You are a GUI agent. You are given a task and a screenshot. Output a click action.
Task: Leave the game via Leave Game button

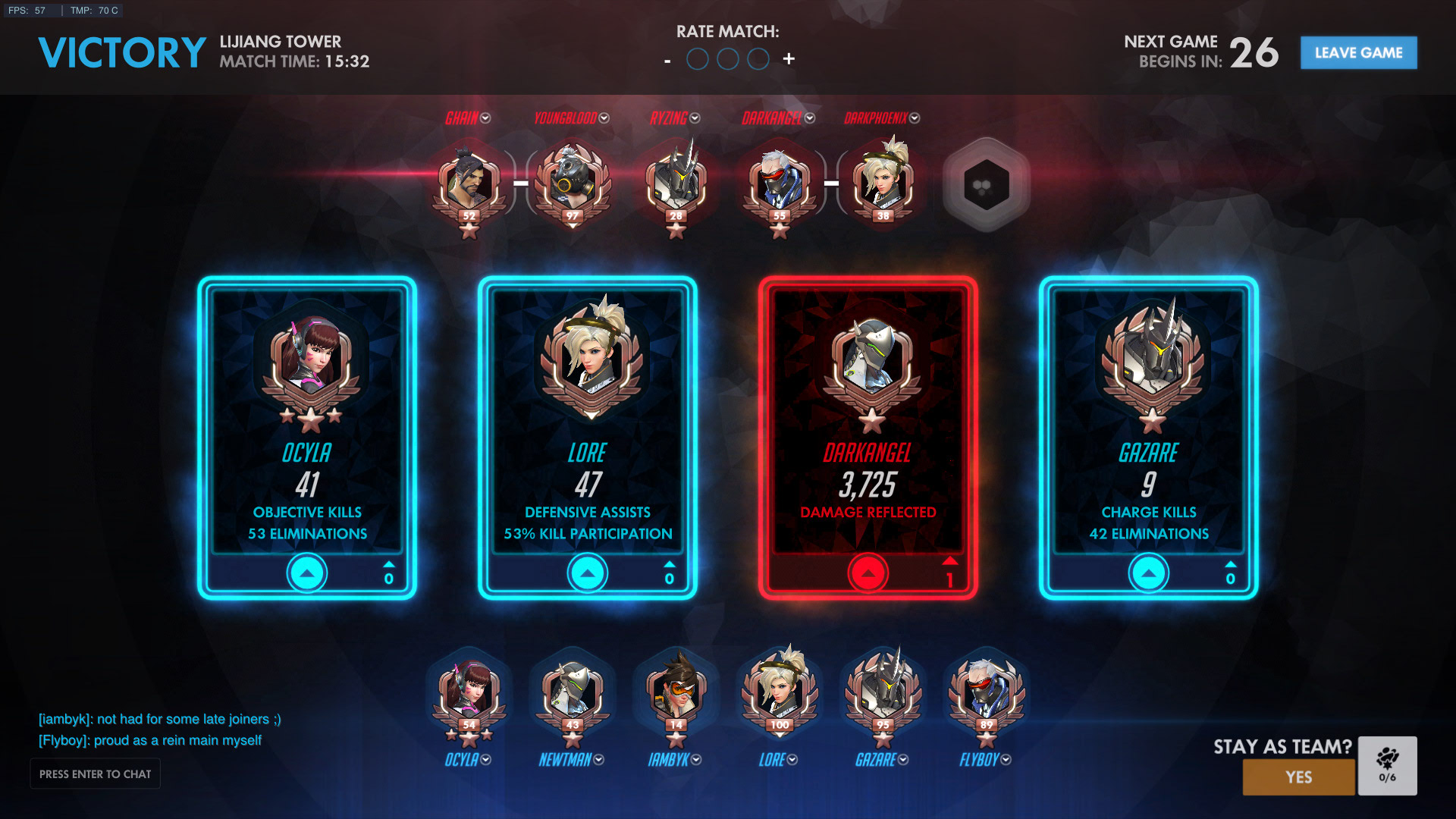1358,53
